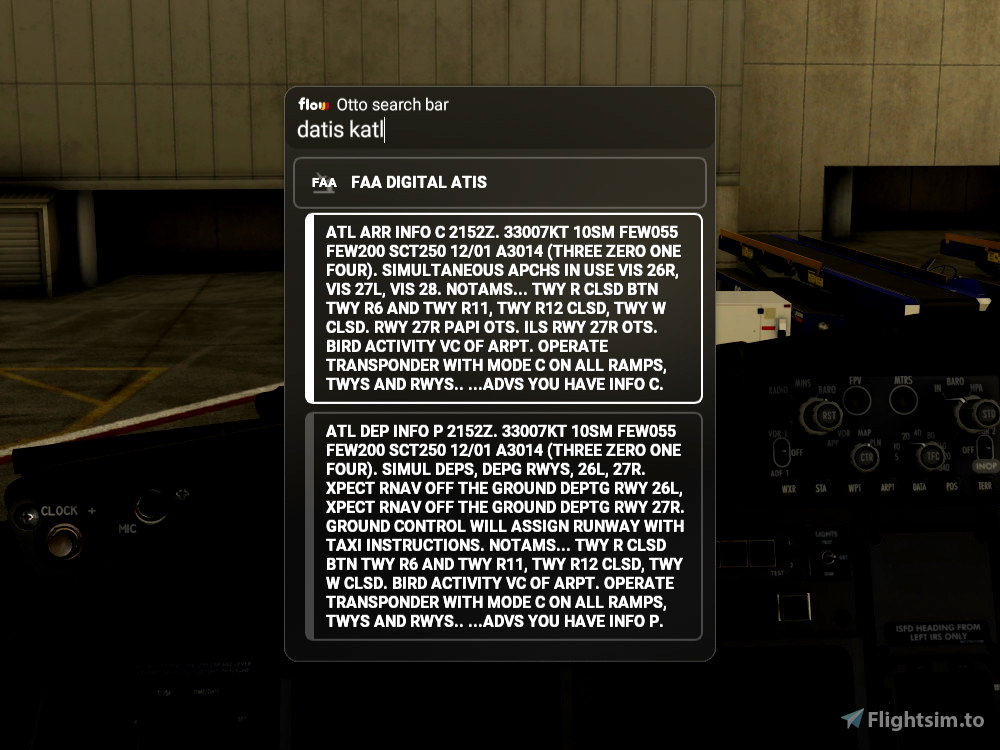Open the ATL DEP INFO P entry
The width and height of the screenshot is (1000, 750).
coord(504,526)
